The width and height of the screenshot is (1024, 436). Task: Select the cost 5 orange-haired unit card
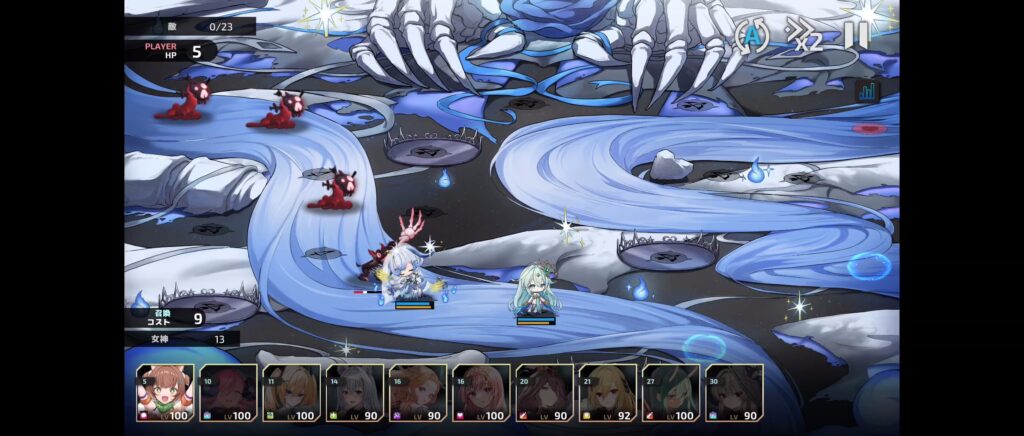165,393
